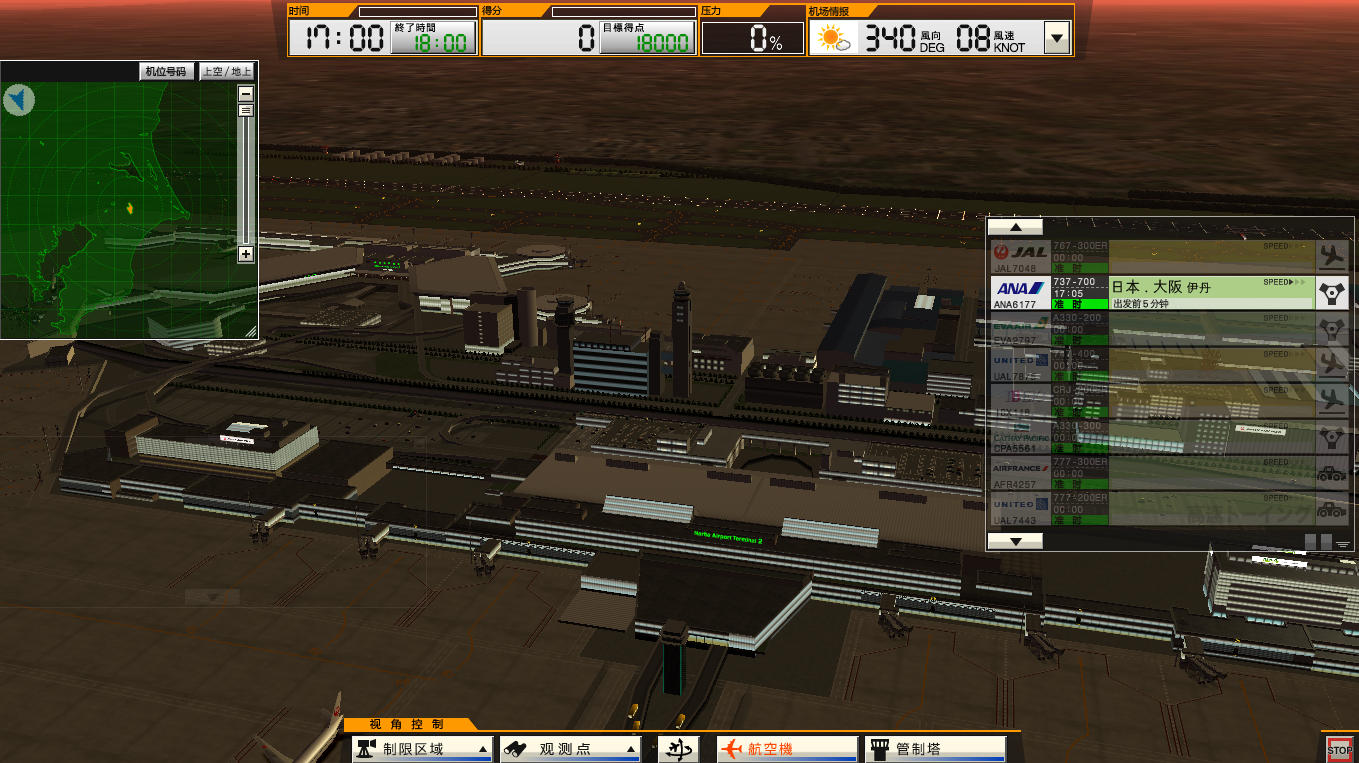Screen dimensions: 1359x763
Task: Toggle the 上空/地上 view mode
Action: [x=226, y=71]
